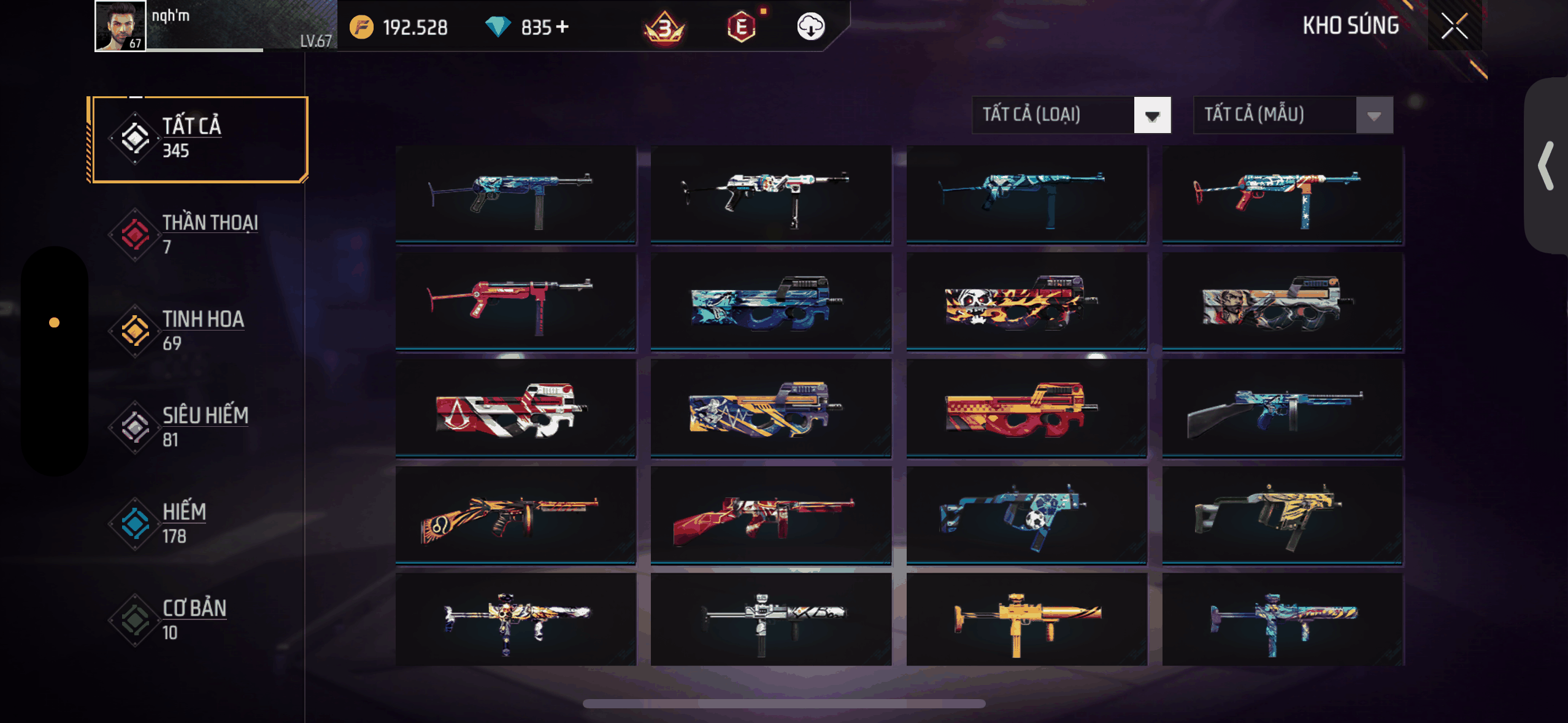The image size is (1568, 723).
Task: Select the flaming skull P90 skin
Action: 1026,302
